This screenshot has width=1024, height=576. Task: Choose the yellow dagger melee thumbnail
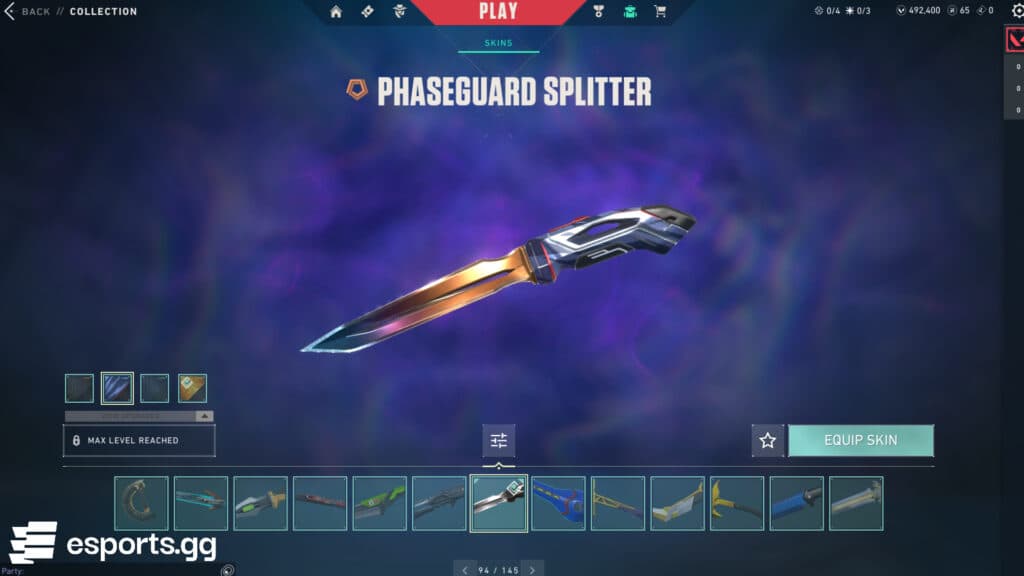tap(737, 503)
